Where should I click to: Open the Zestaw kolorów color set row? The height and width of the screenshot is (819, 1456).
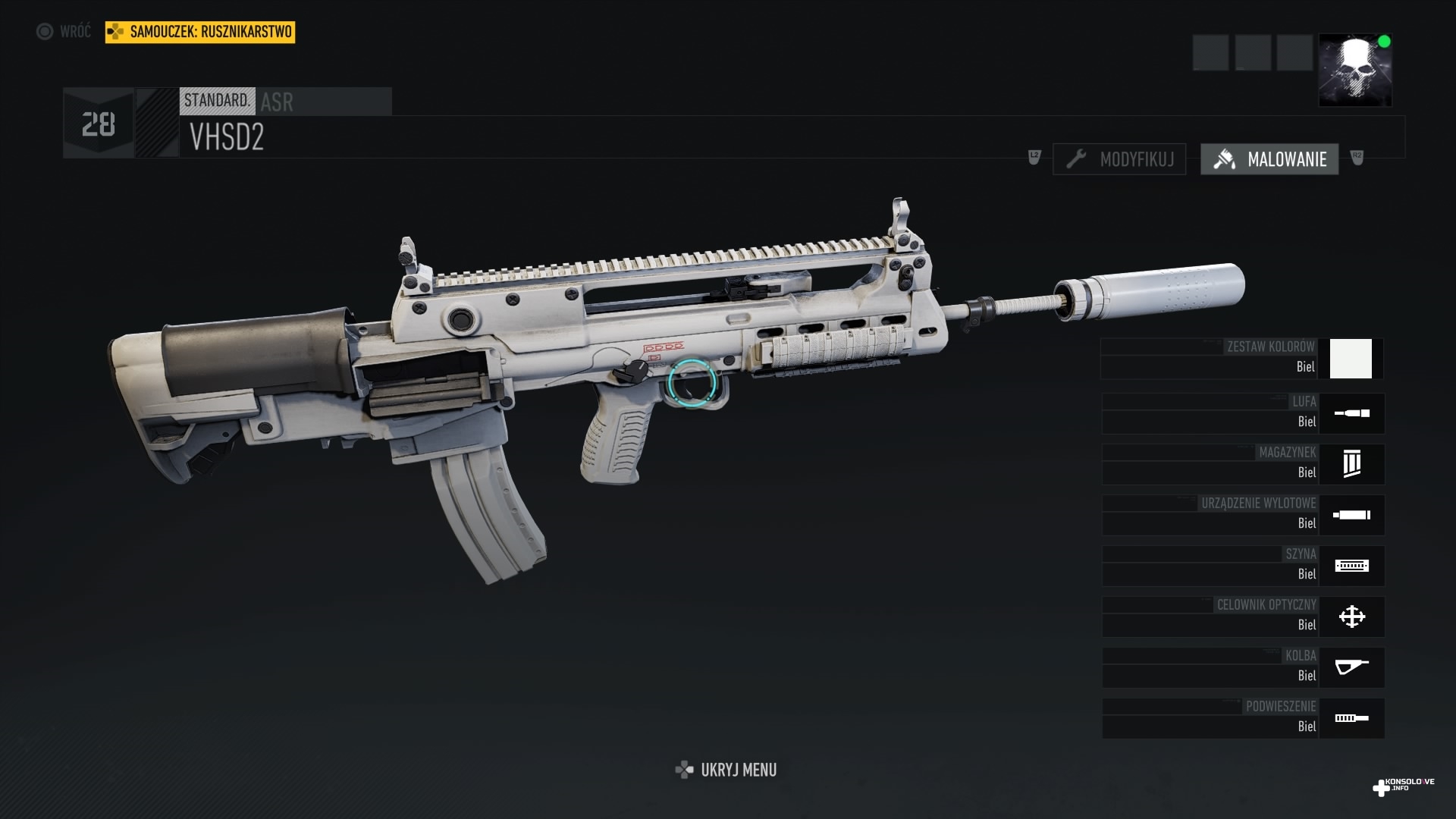click(1242, 359)
